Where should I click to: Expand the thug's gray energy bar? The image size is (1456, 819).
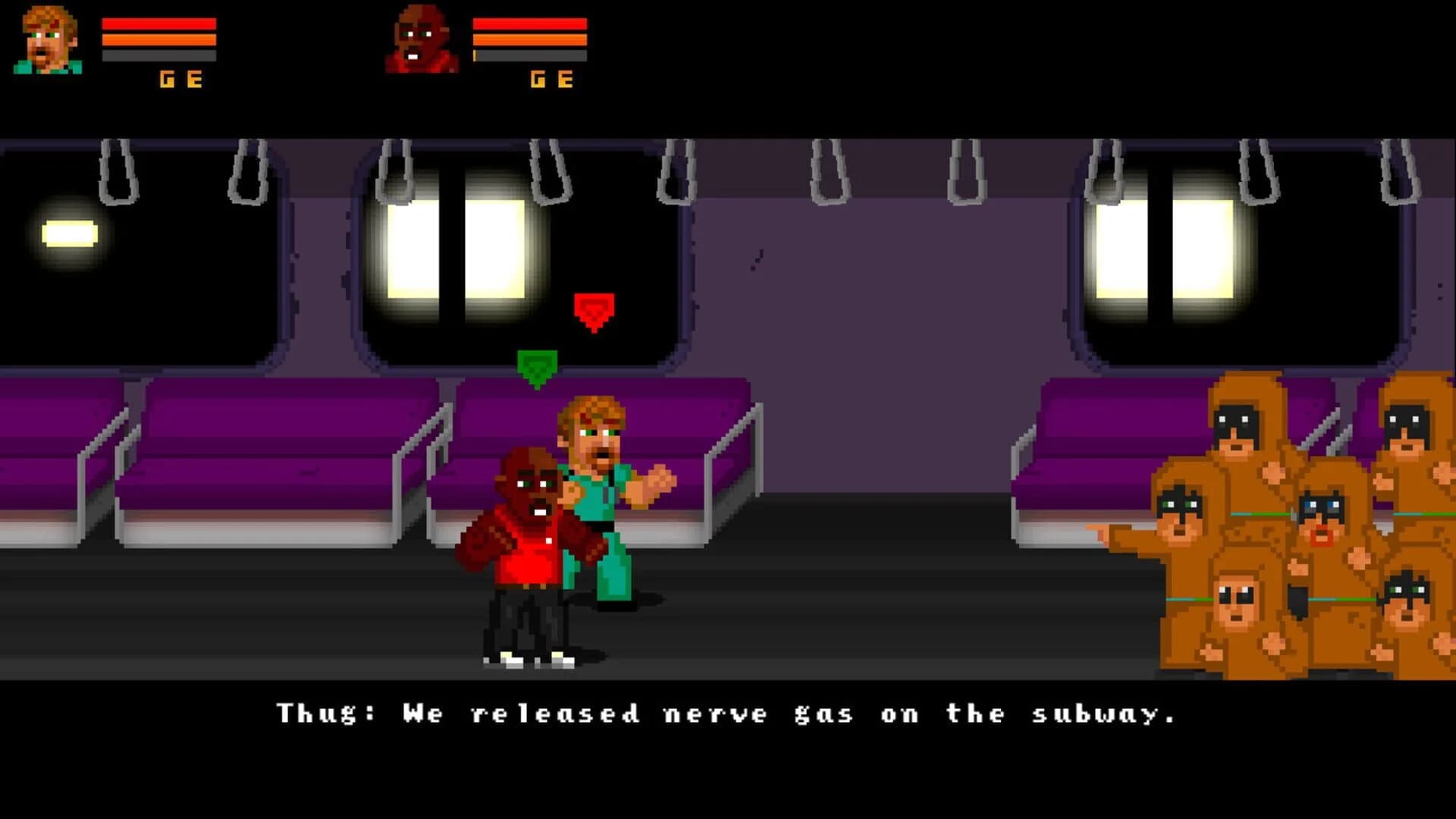pyautogui.click(x=531, y=55)
